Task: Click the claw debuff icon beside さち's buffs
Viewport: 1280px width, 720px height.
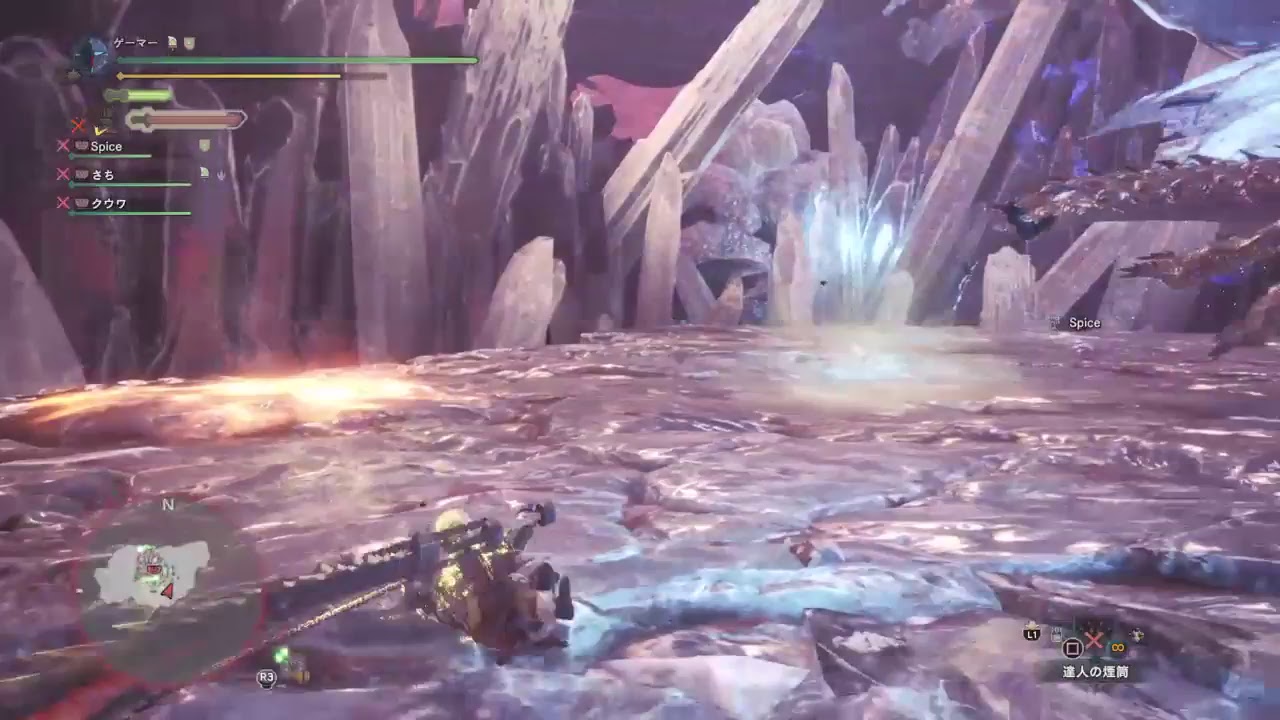Action: point(221,174)
